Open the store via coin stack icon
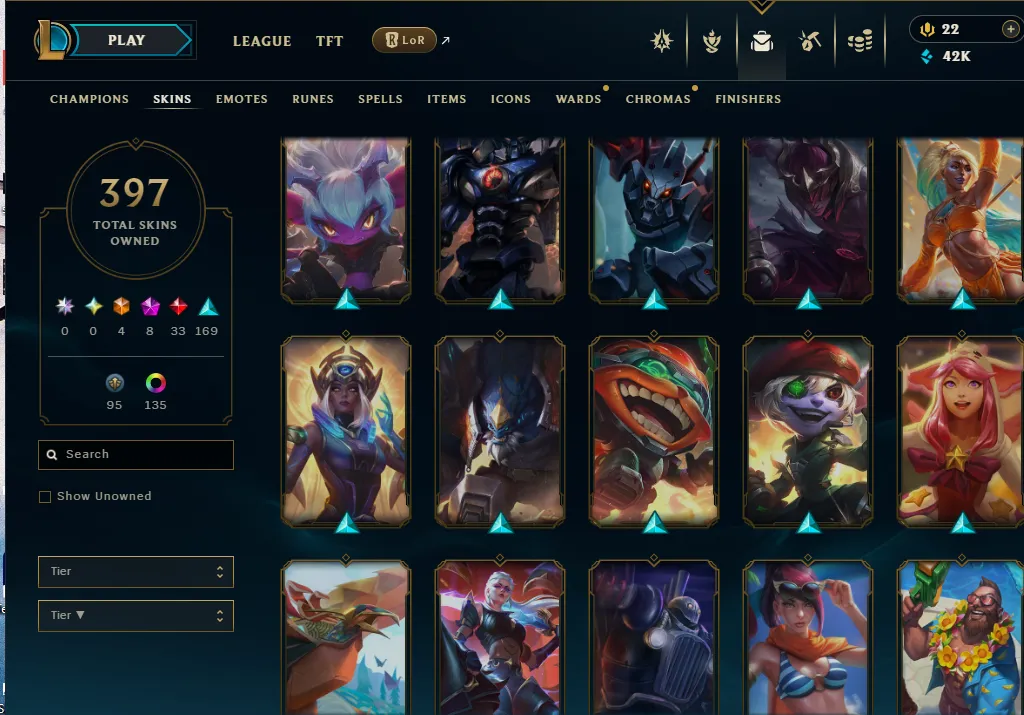This screenshot has height=715, width=1024. 859,42
